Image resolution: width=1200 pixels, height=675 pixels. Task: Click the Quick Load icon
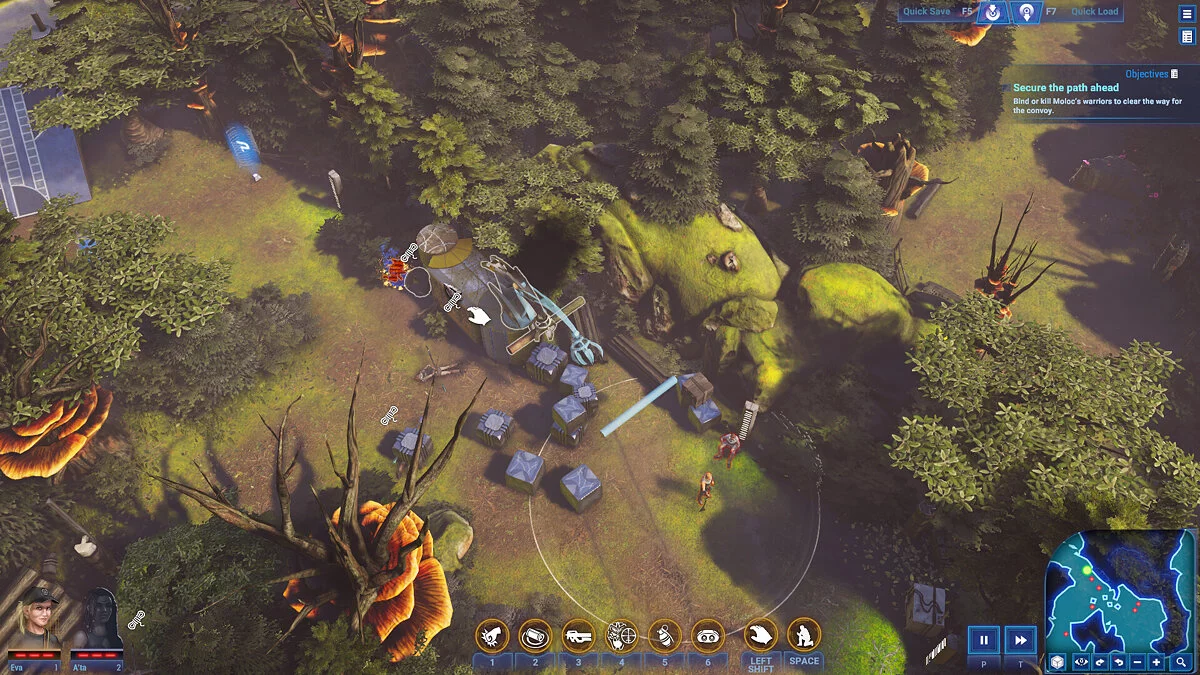[1026, 13]
